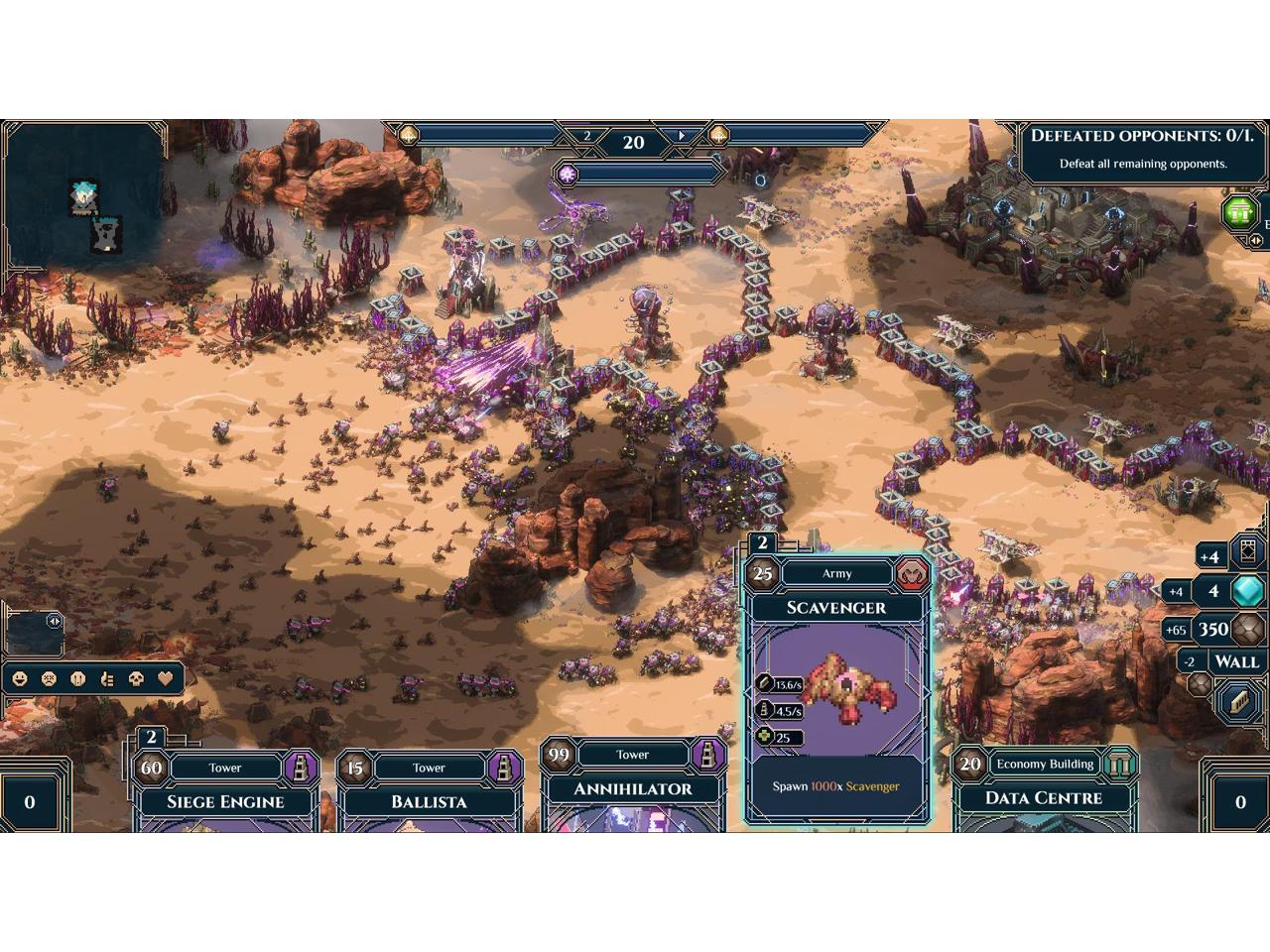Pick the Ballista tower card
This screenshot has height=952, width=1270.
click(429, 793)
